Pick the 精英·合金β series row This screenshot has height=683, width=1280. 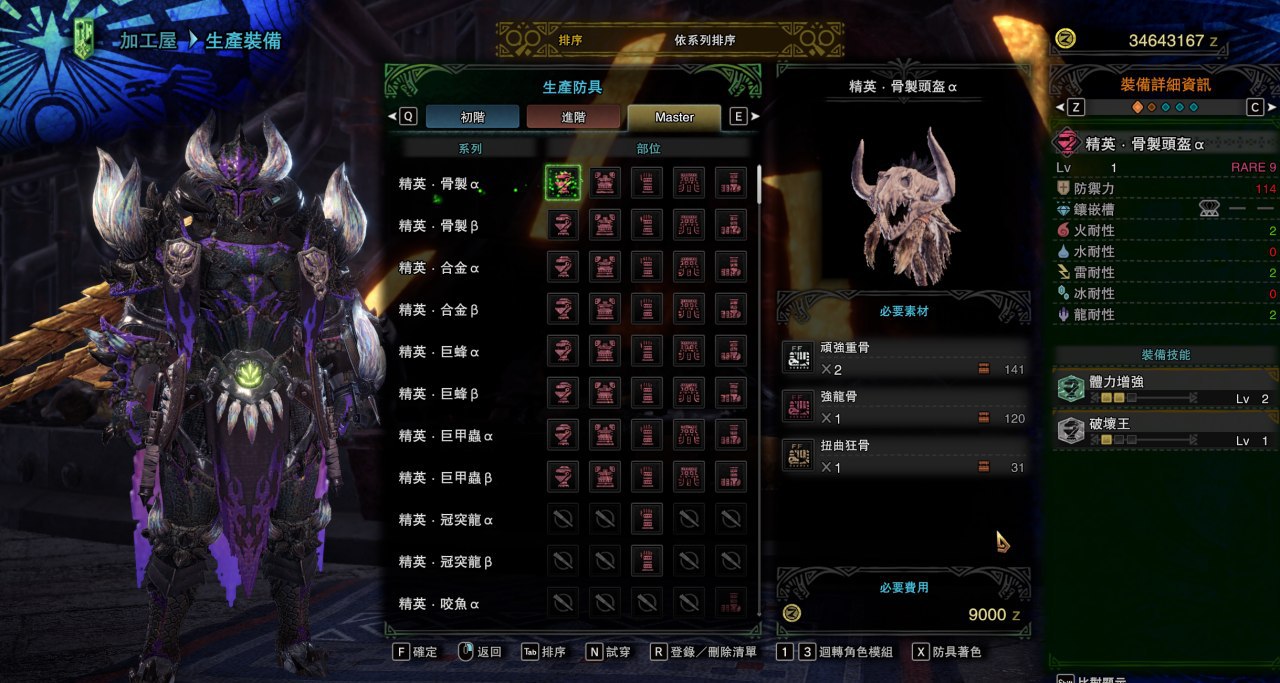point(439,310)
